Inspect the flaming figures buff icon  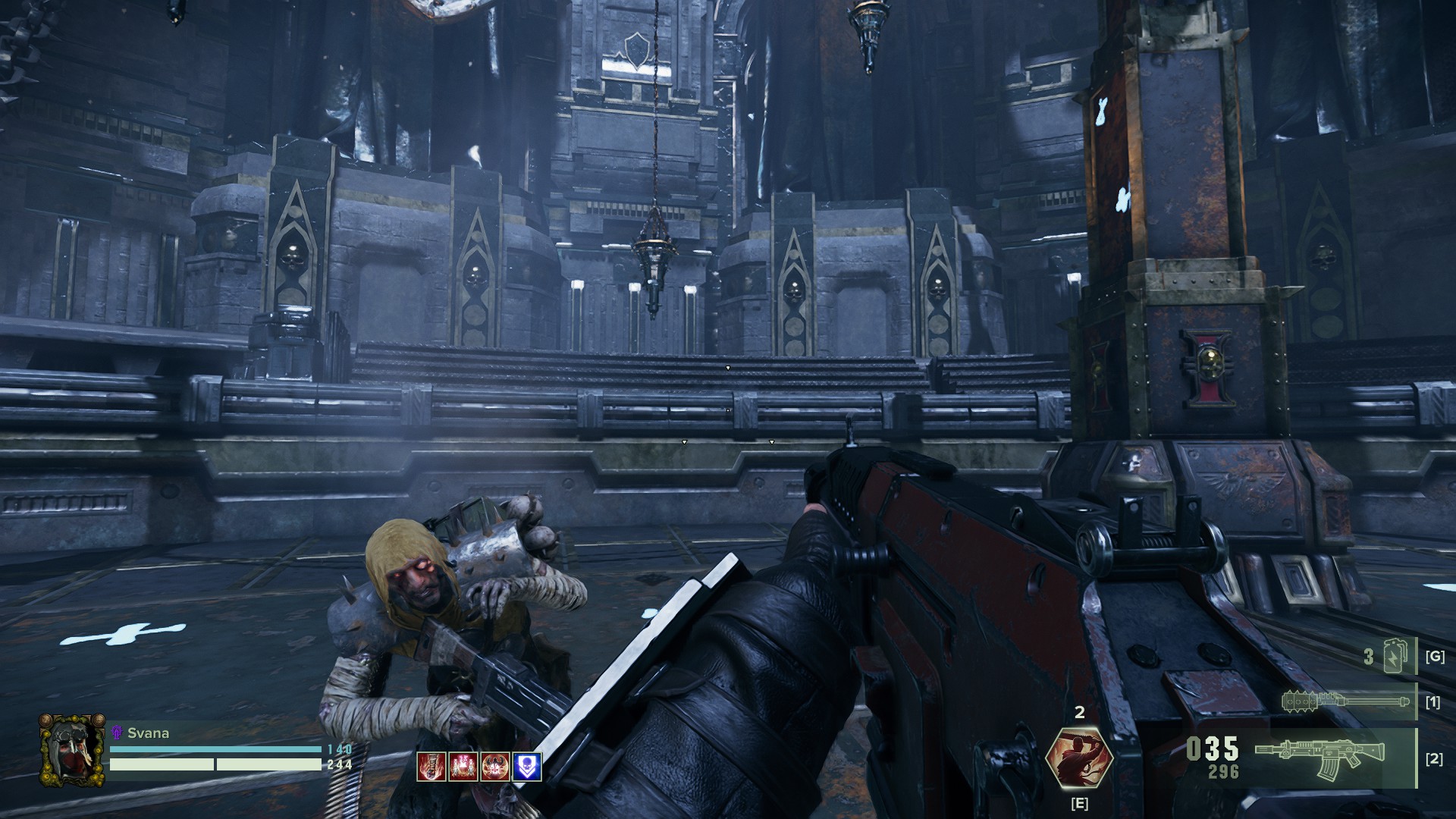[x=463, y=767]
